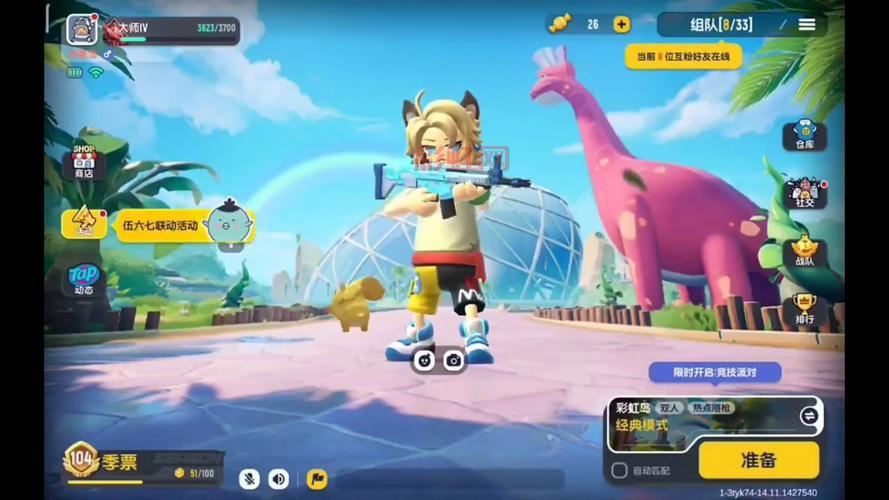The image size is (889, 500).
Task: Open the 仓库 warehouse
Action: [804, 136]
